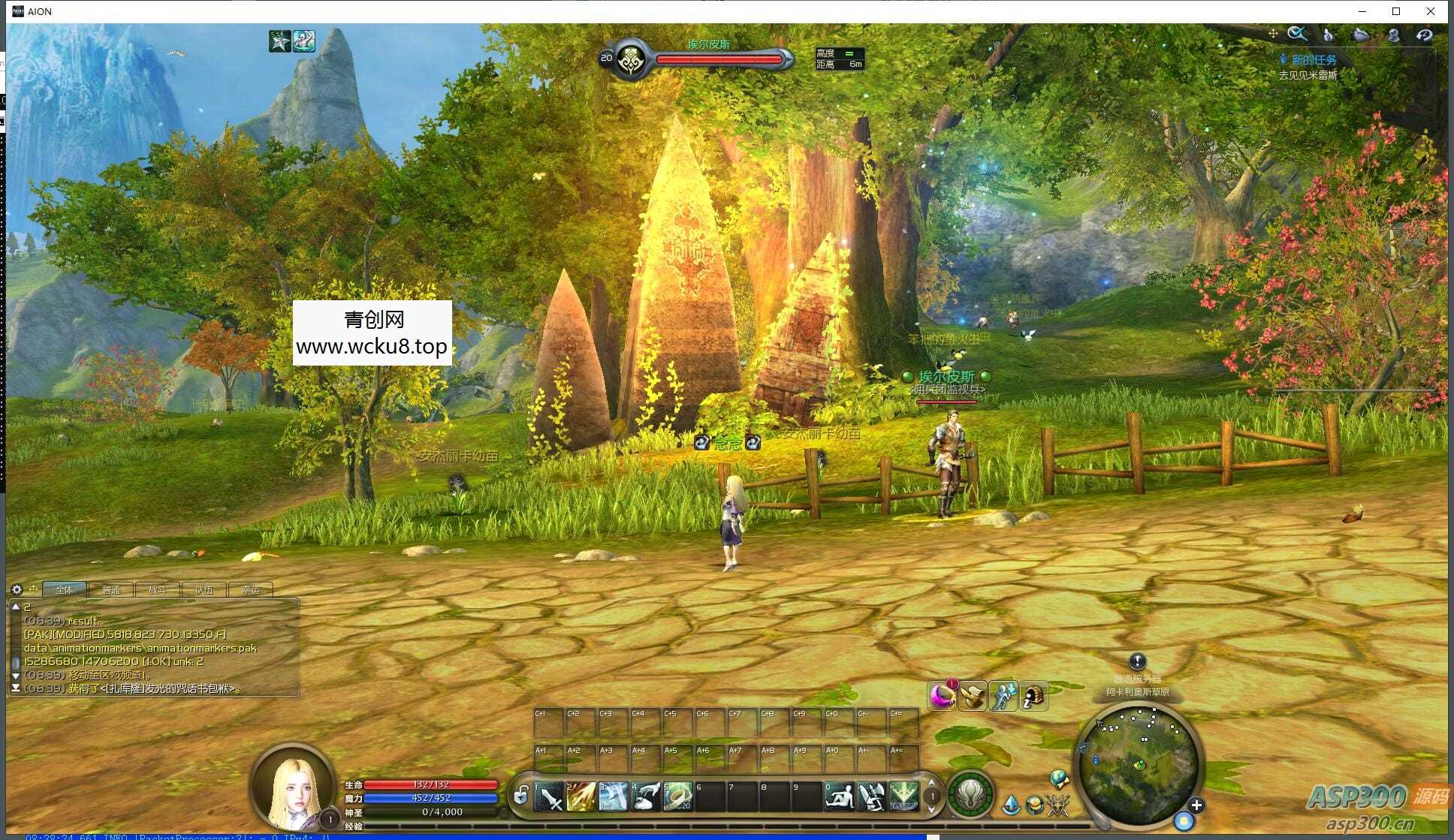This screenshot has width=1454, height=840.
Task: Click the purple loot item icon with red badge
Action: click(942, 695)
